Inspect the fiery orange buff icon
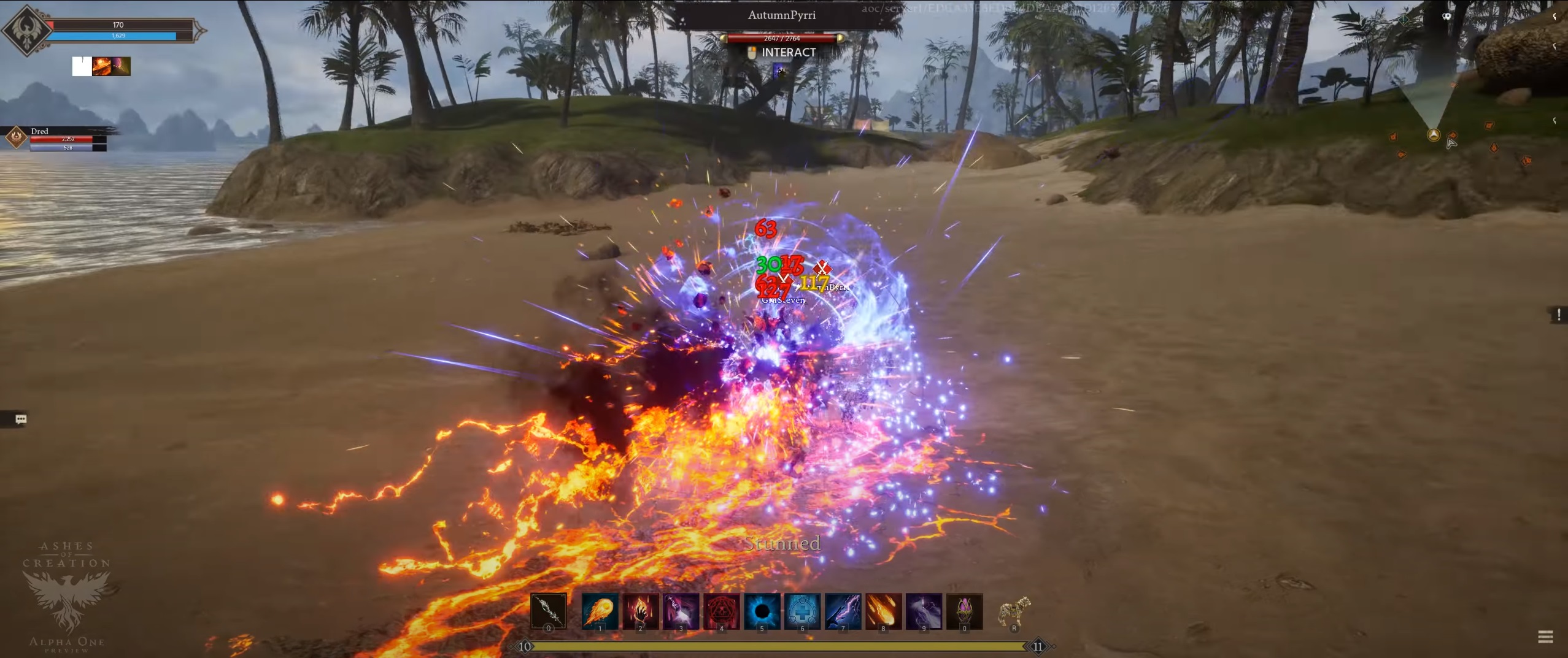The width and height of the screenshot is (1568, 658). pyautogui.click(x=101, y=66)
